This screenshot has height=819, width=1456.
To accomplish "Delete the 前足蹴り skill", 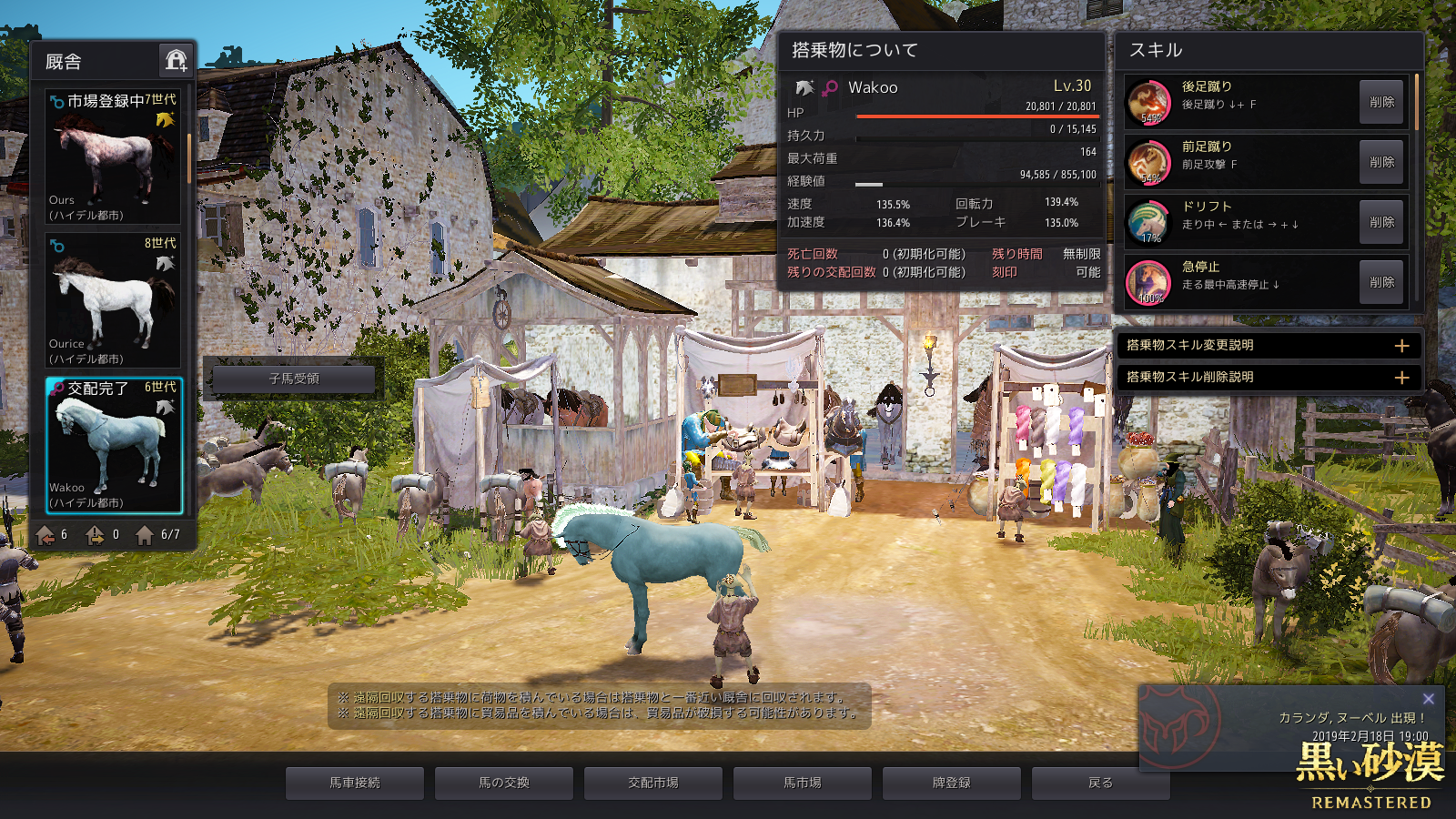I will [1381, 162].
